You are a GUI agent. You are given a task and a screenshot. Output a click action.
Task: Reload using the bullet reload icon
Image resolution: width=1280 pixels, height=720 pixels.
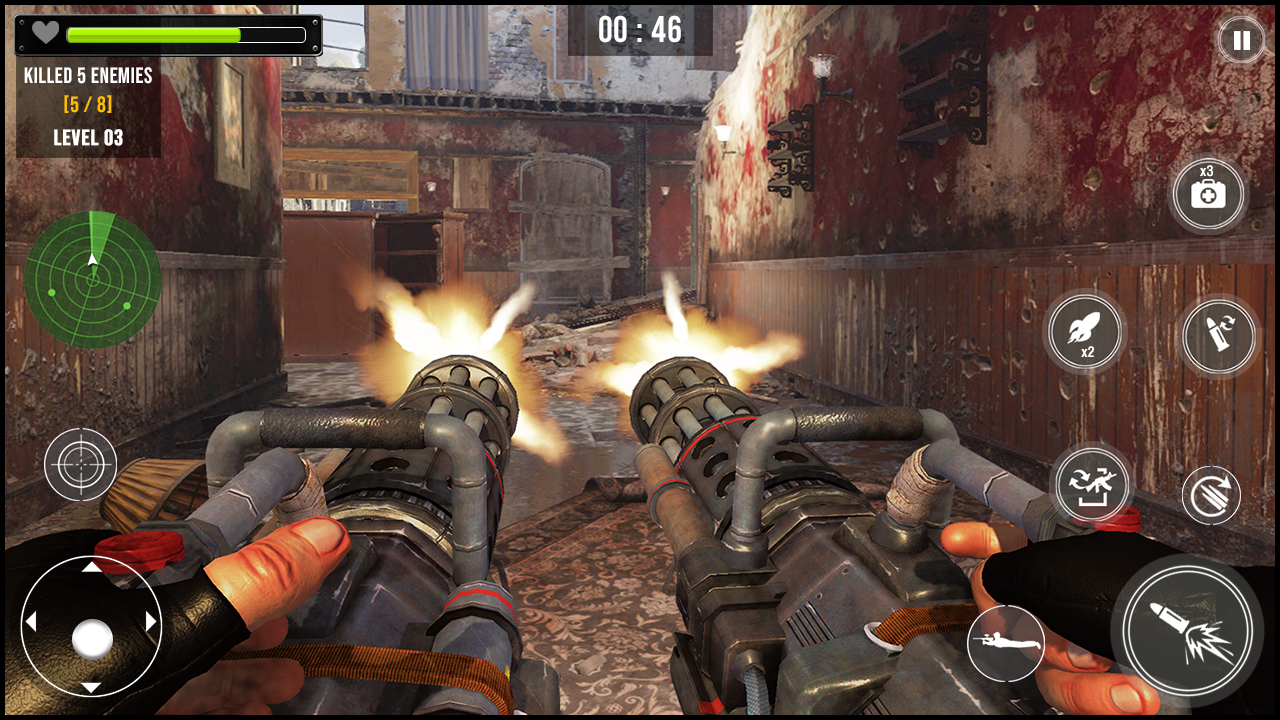coord(1218,336)
